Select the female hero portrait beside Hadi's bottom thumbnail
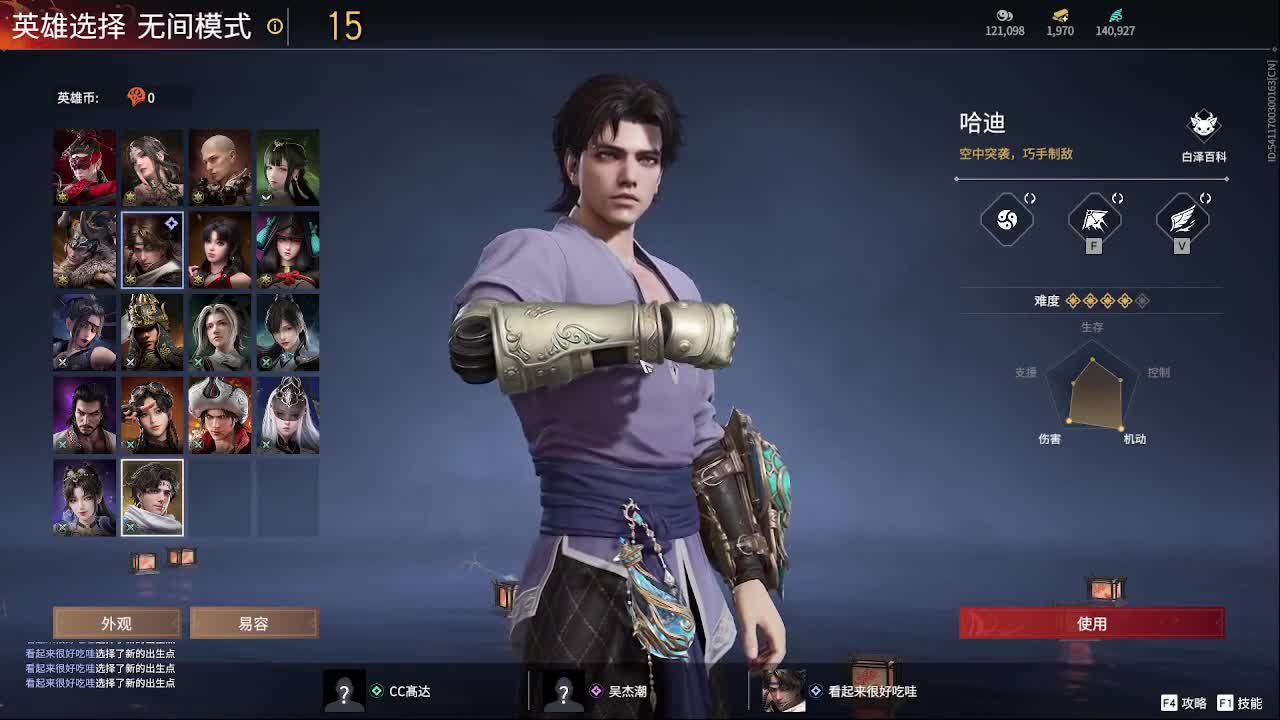This screenshot has width=1280, height=720. [x=84, y=497]
